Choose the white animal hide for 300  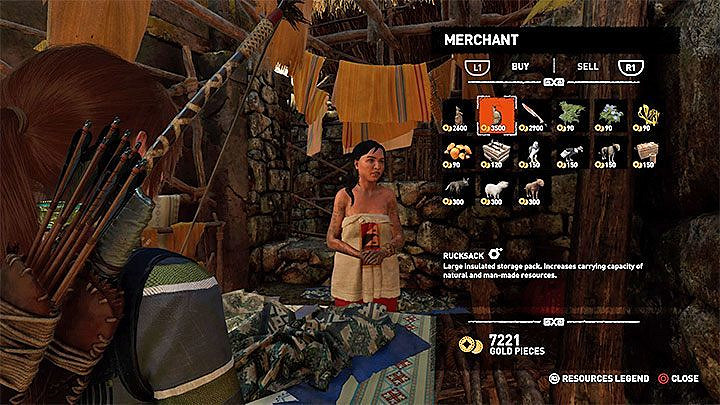tap(496, 188)
